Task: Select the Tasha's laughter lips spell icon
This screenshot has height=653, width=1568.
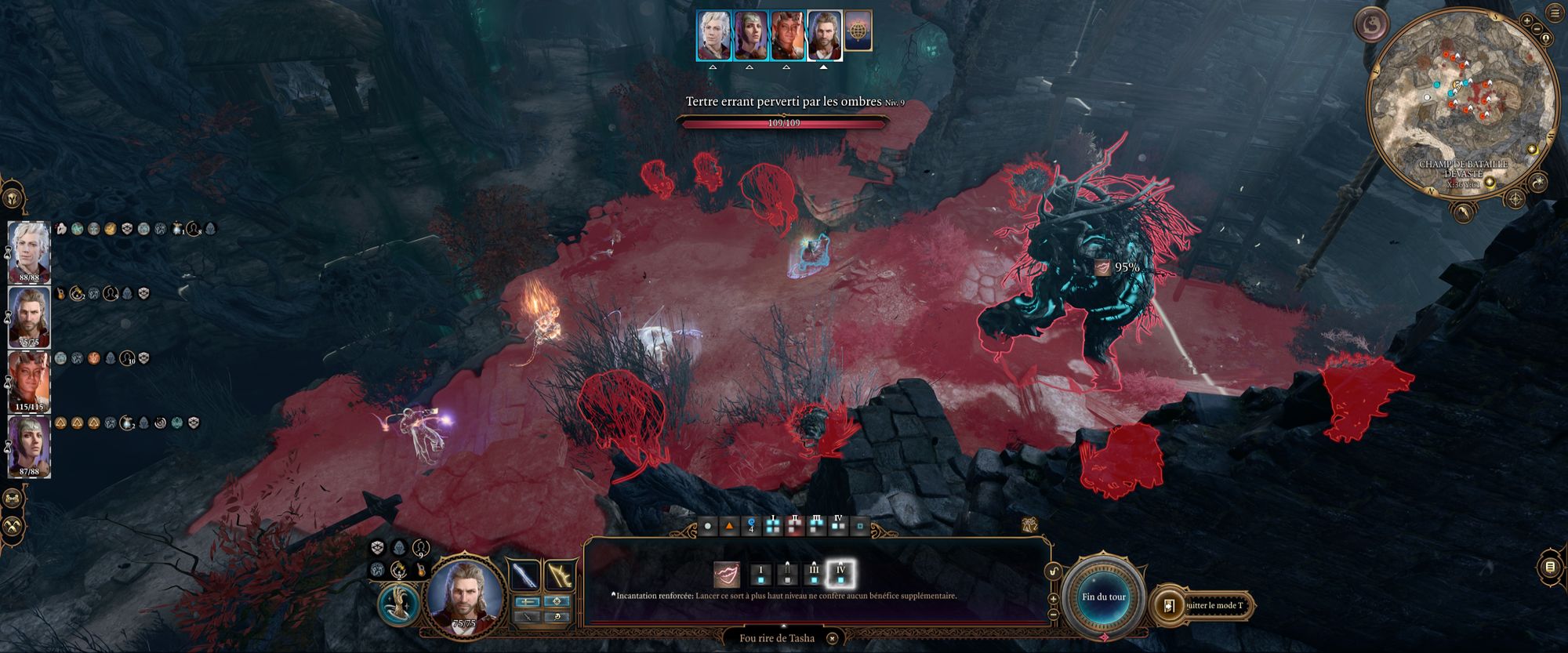Action: click(x=727, y=575)
